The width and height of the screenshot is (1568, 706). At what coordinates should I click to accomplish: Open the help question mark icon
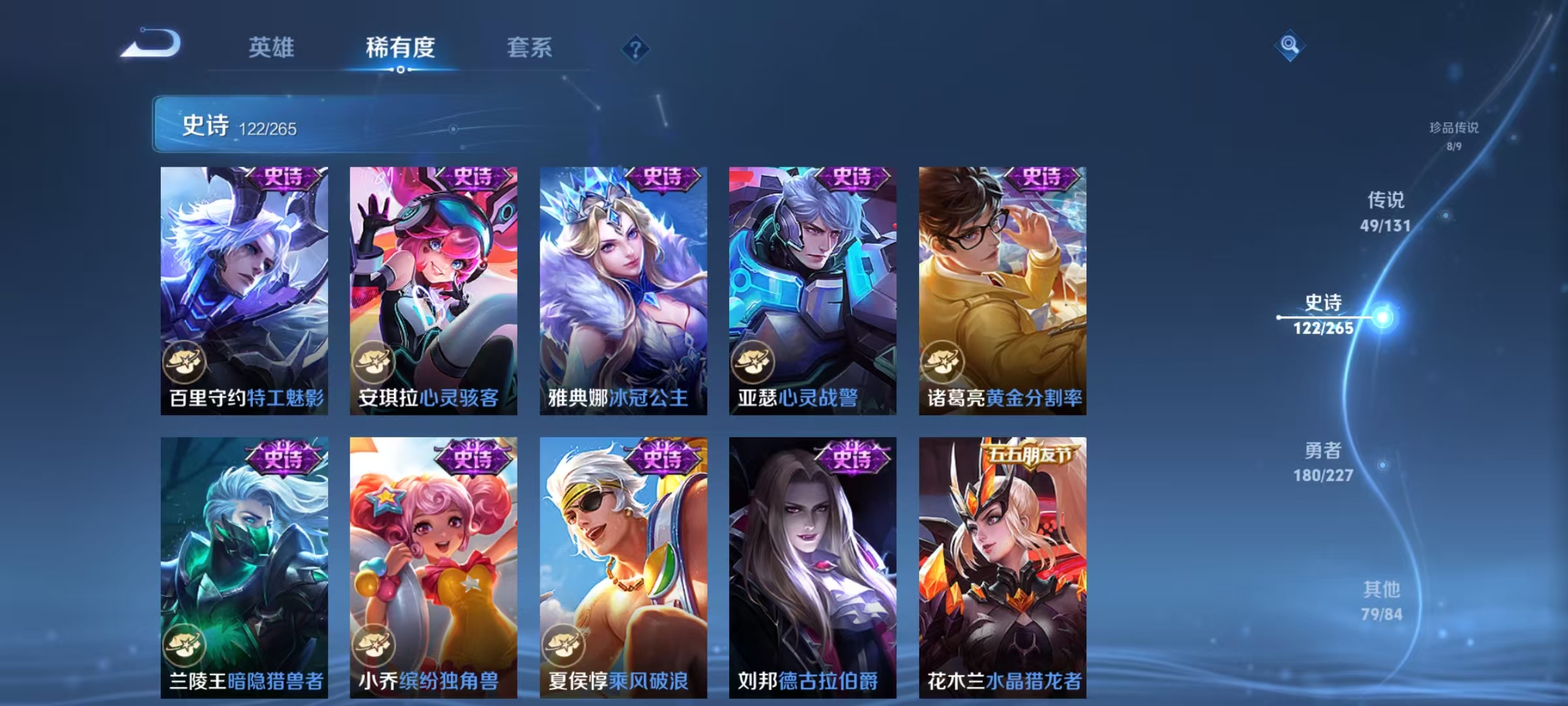(x=635, y=48)
